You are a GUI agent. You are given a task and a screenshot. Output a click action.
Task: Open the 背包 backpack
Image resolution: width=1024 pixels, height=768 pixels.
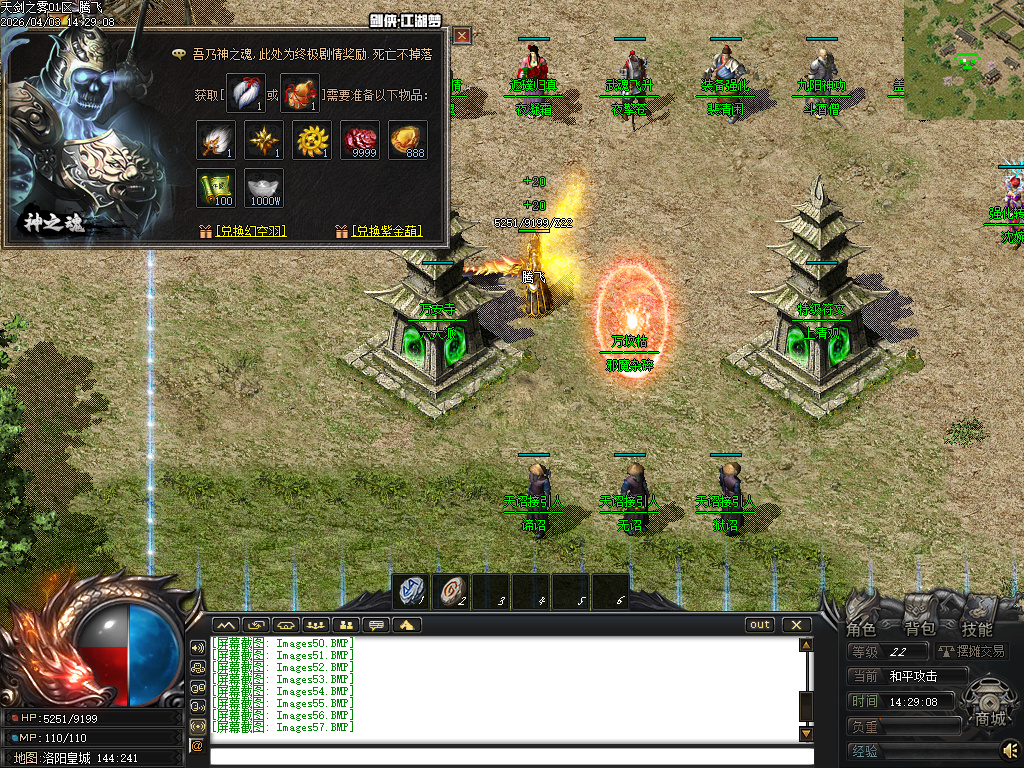919,629
